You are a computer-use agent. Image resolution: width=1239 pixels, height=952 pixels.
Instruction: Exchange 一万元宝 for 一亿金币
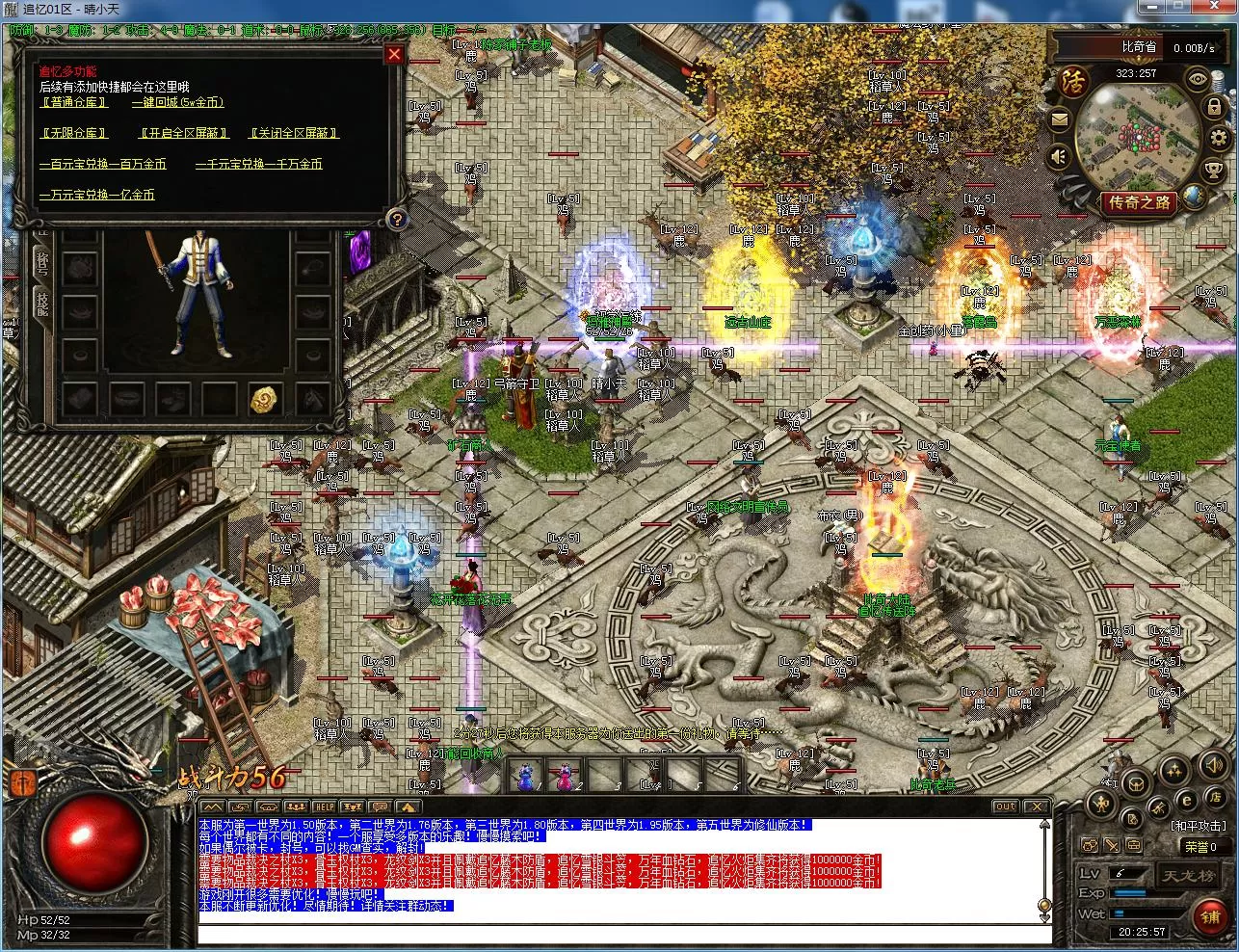tap(96, 195)
